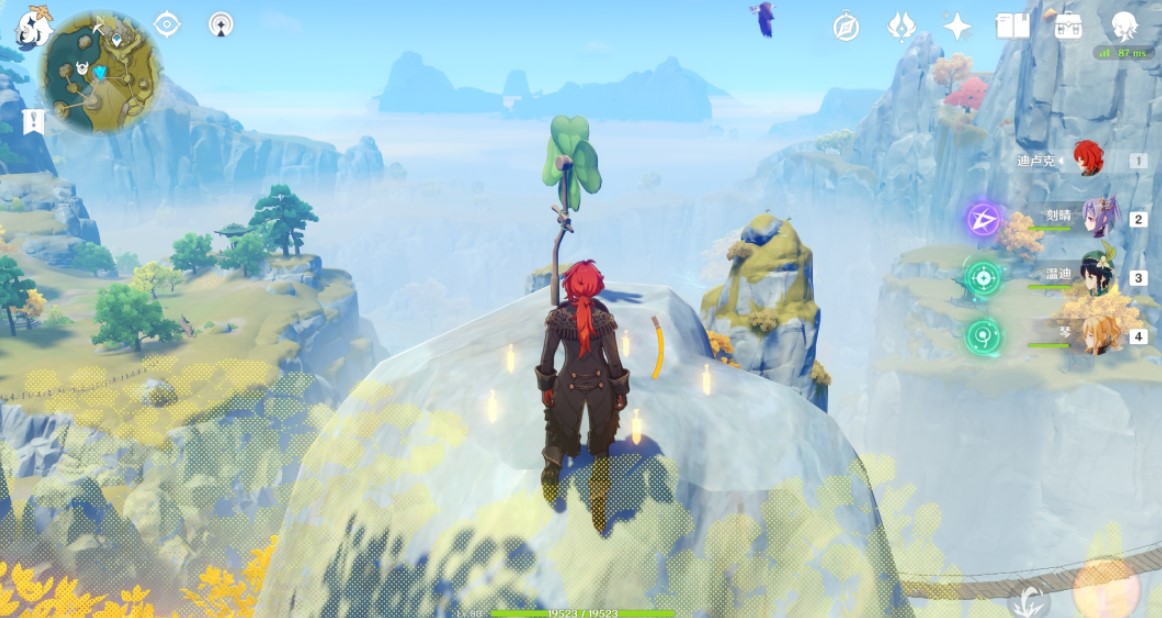Switch to Venti in party slot 3
Image resolution: width=1162 pixels, height=618 pixels.
(1097, 278)
